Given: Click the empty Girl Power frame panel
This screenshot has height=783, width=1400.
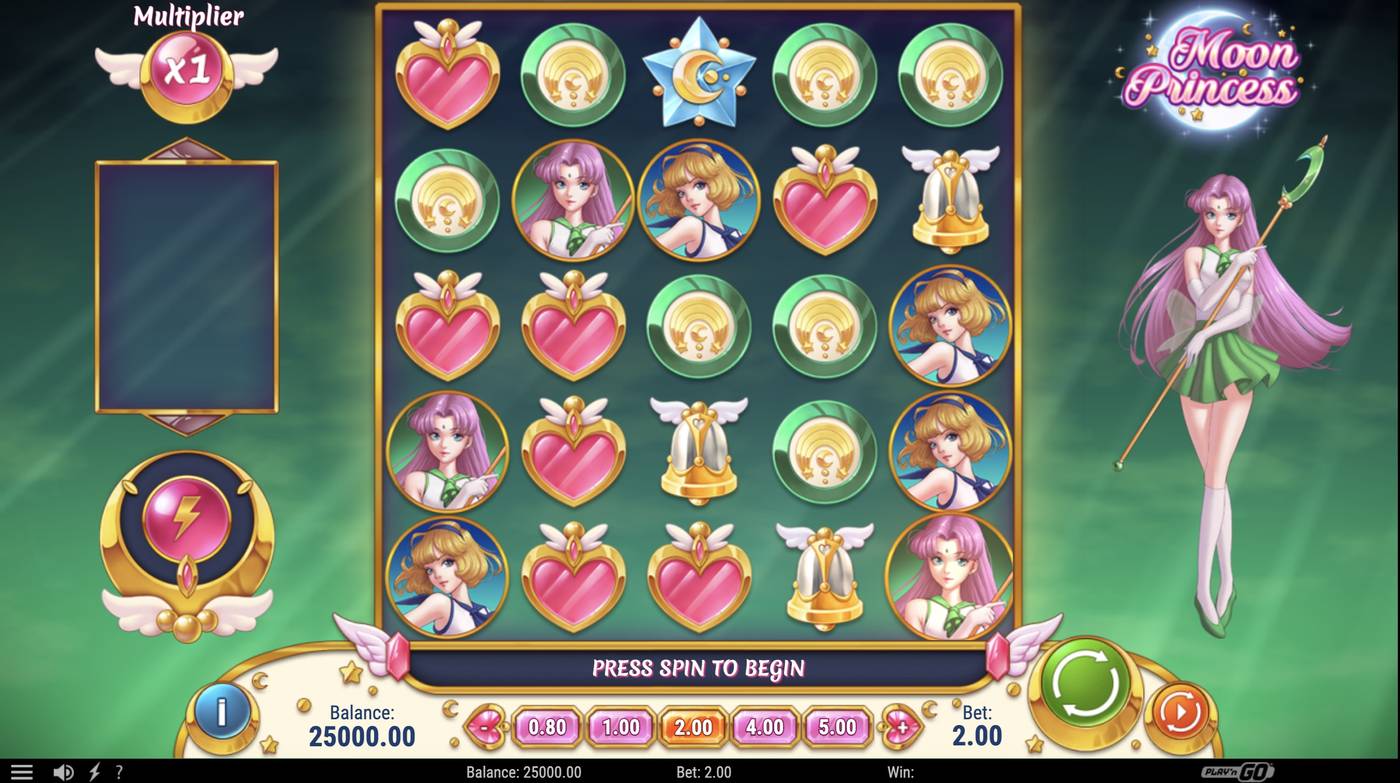Looking at the screenshot, I should pos(186,285).
